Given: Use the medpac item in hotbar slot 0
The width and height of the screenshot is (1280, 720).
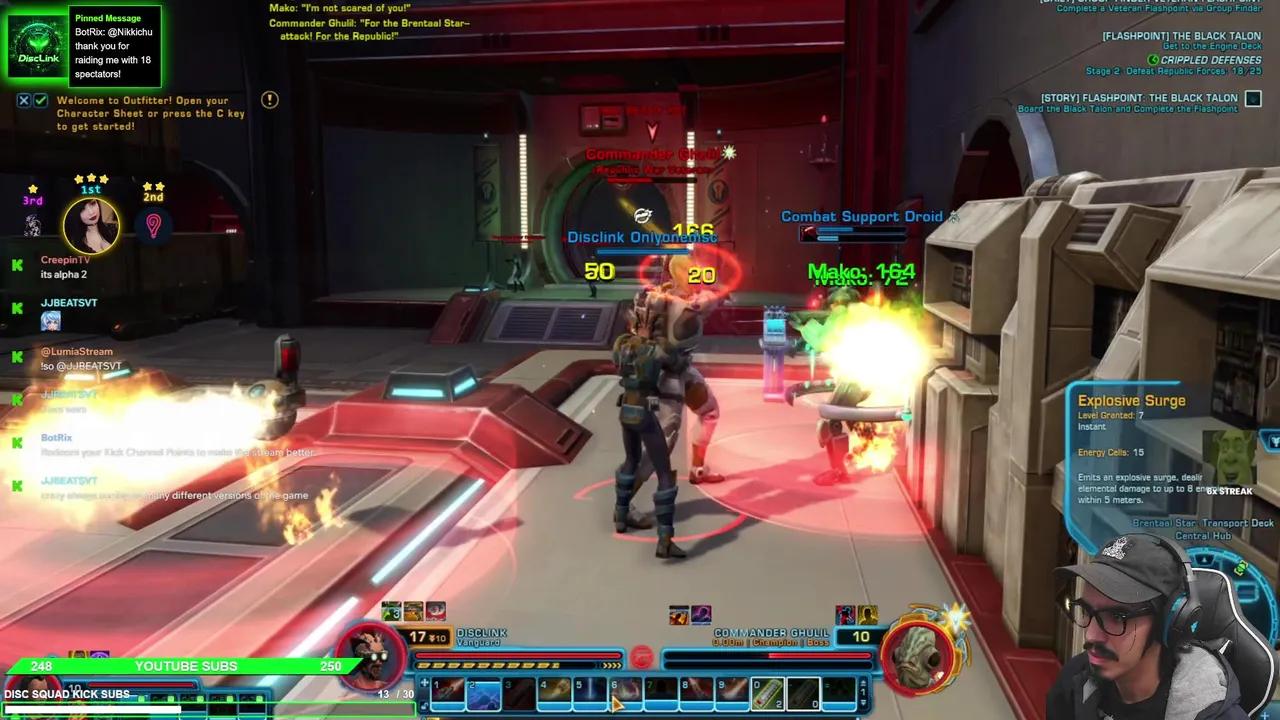Looking at the screenshot, I should [x=767, y=694].
